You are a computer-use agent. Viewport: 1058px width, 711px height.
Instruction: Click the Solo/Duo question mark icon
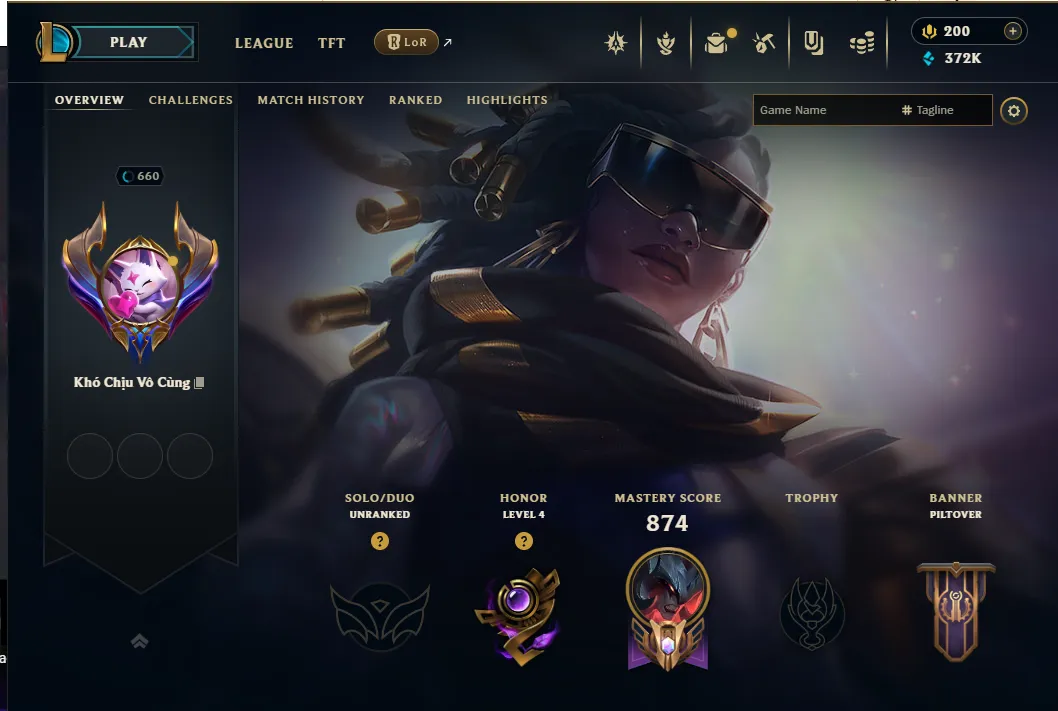(x=379, y=541)
